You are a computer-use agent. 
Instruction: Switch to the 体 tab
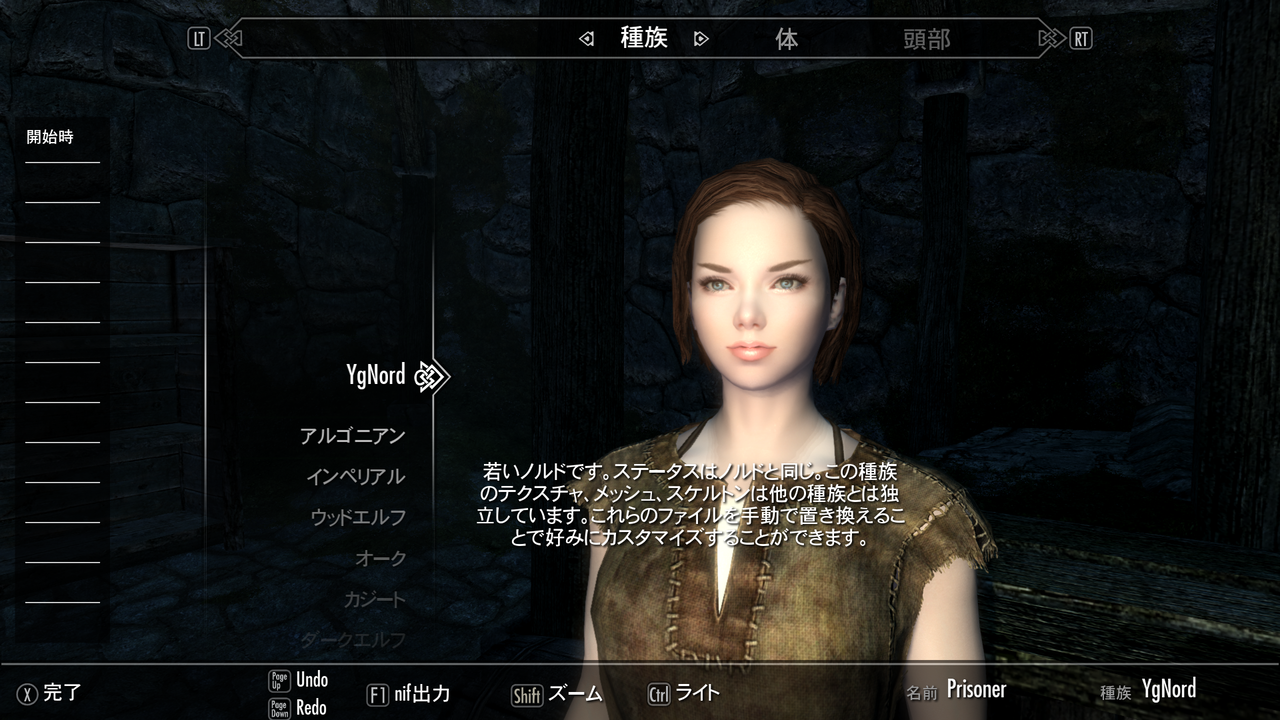pyautogui.click(x=789, y=40)
